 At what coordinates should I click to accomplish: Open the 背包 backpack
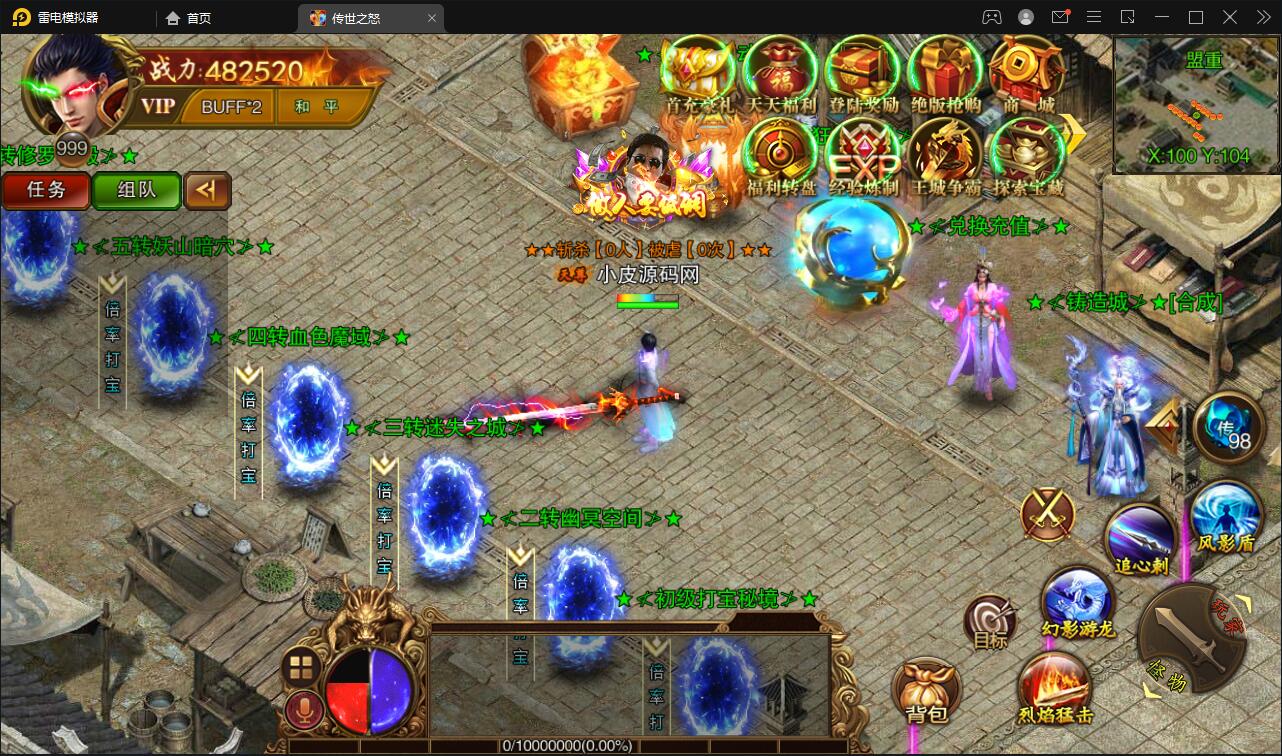[926, 690]
